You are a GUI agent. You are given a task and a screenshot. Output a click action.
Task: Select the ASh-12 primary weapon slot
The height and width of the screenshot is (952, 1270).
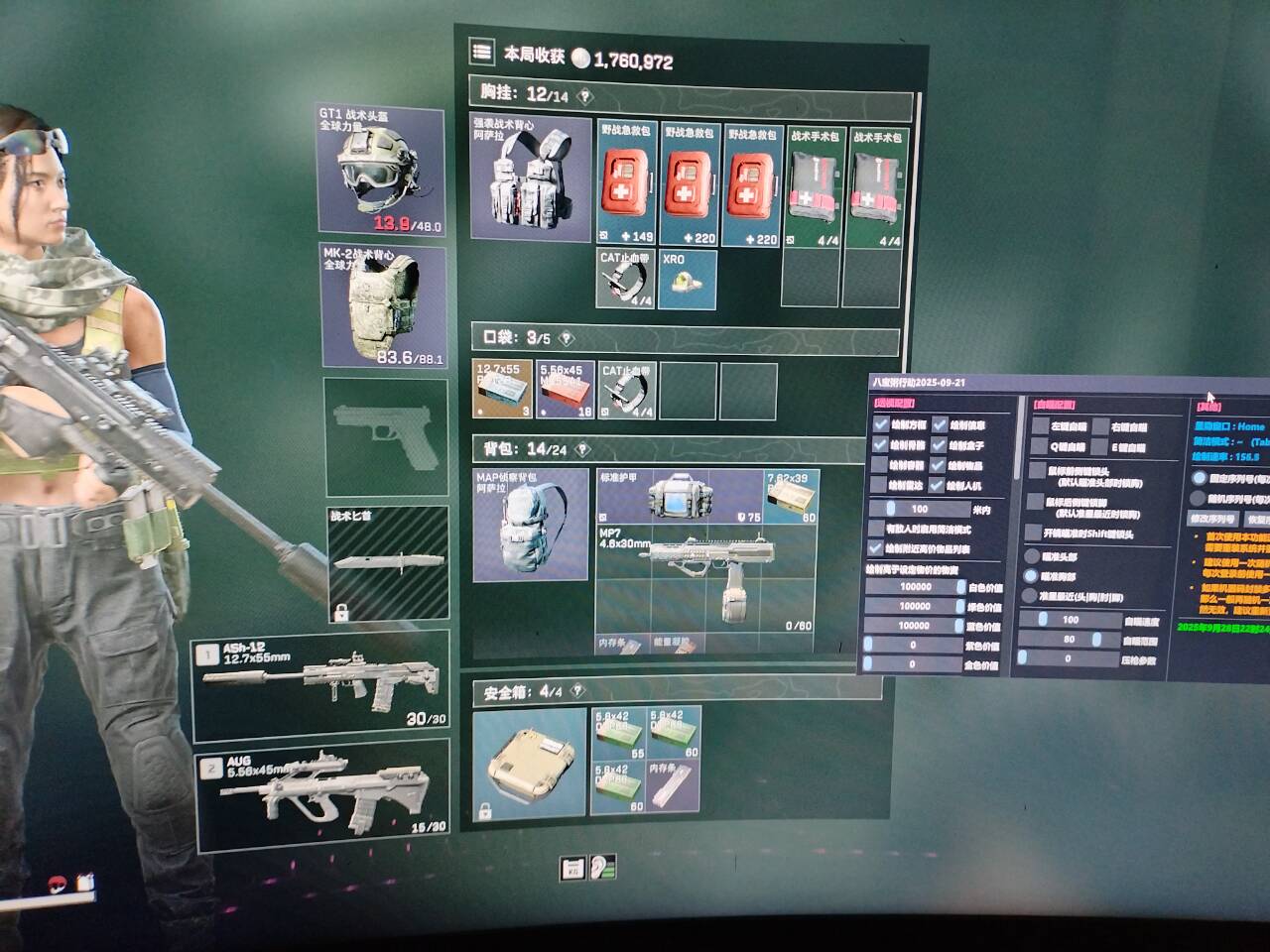click(x=320, y=684)
